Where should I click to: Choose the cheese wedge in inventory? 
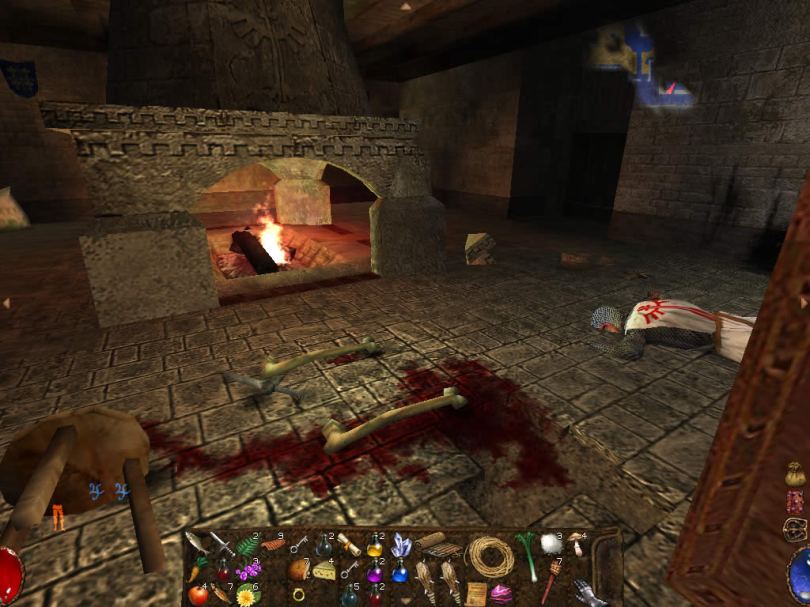click(323, 570)
